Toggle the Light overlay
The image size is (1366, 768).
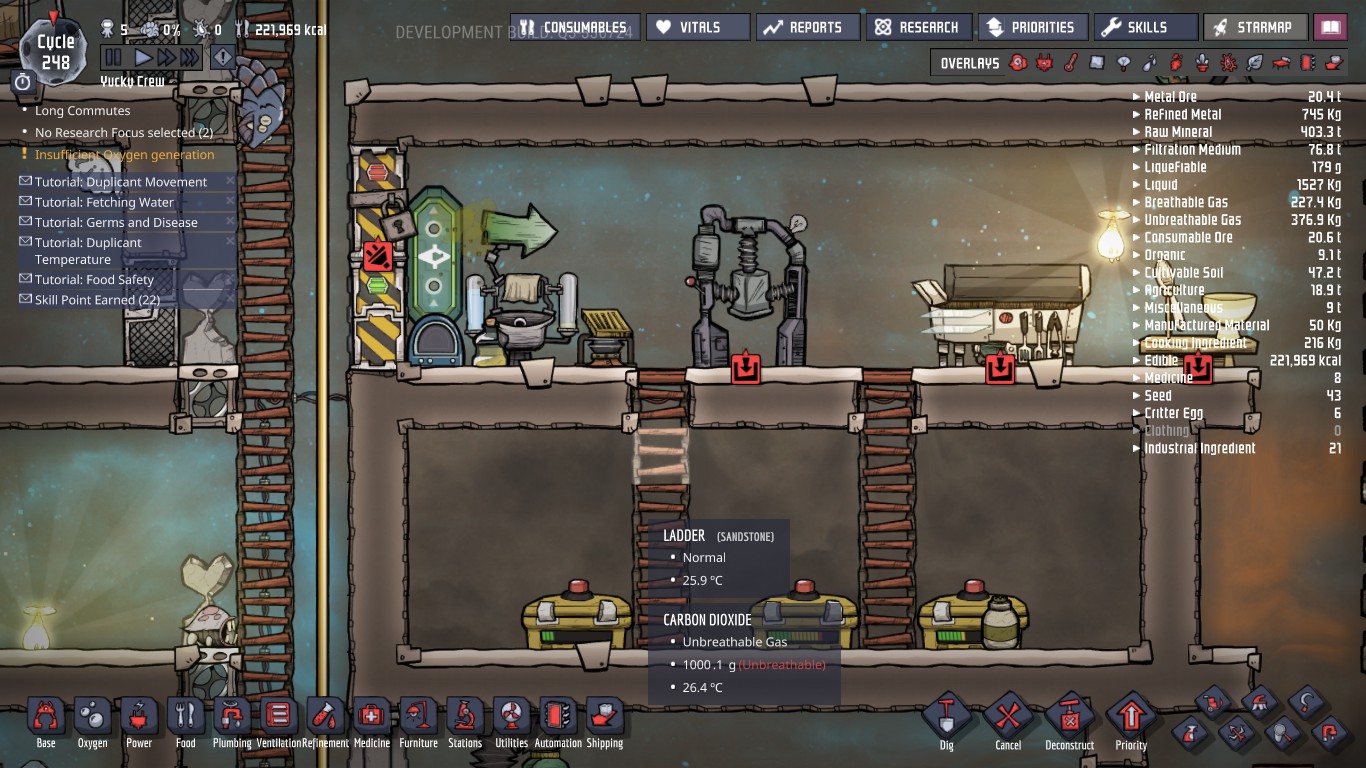1125,62
